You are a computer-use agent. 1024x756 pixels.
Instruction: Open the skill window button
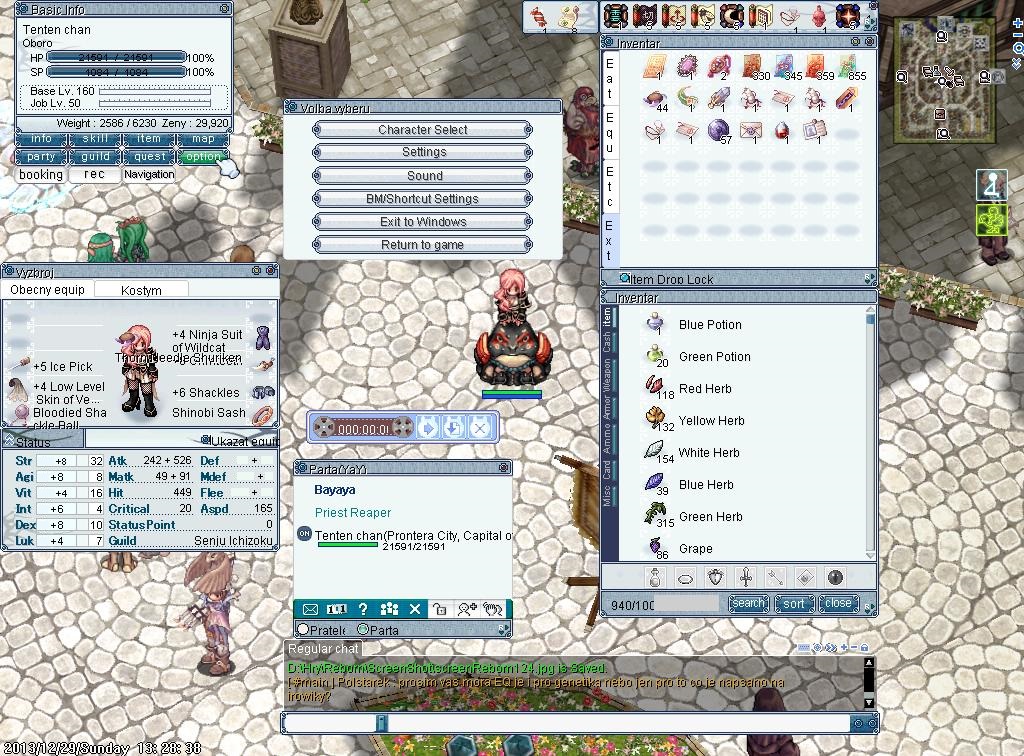tap(95, 139)
